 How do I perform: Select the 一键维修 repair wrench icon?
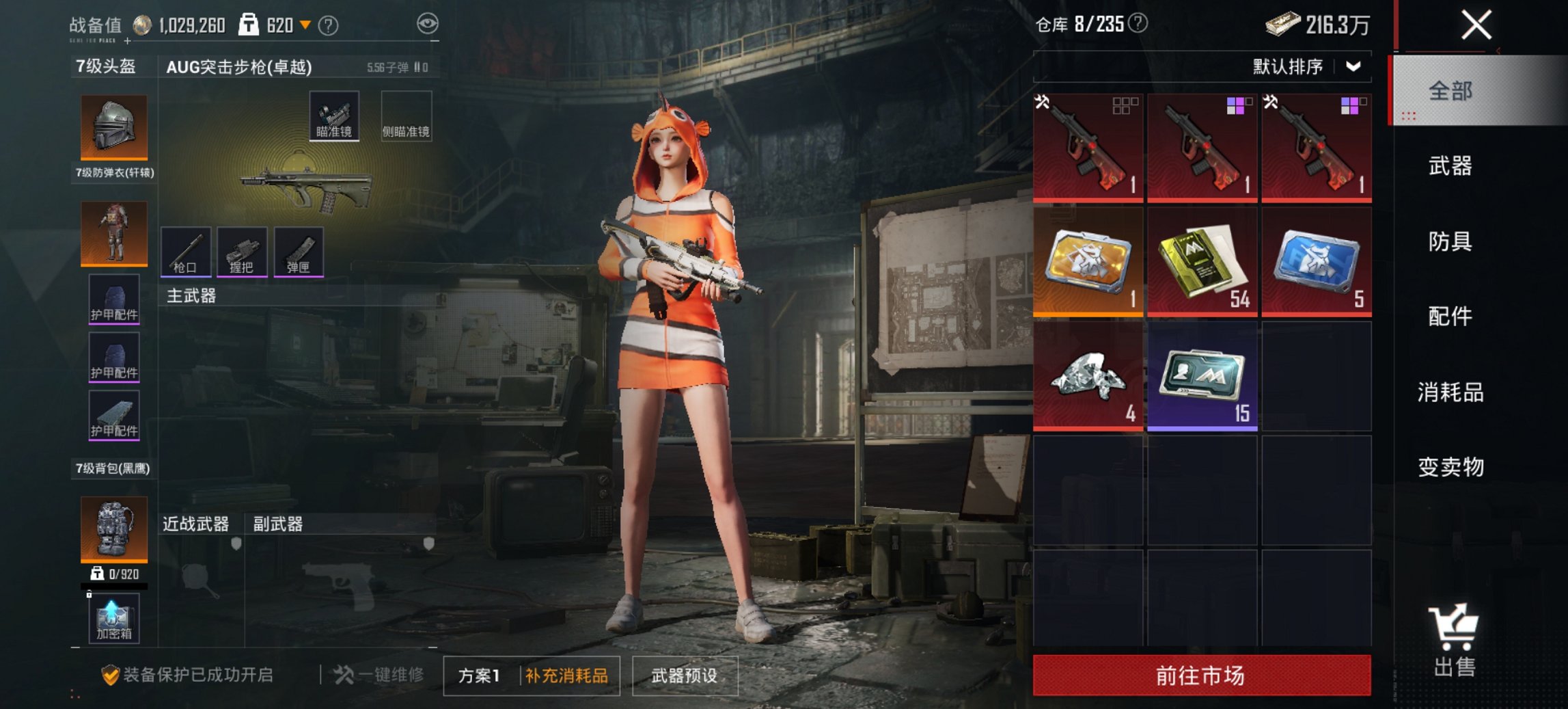345,673
